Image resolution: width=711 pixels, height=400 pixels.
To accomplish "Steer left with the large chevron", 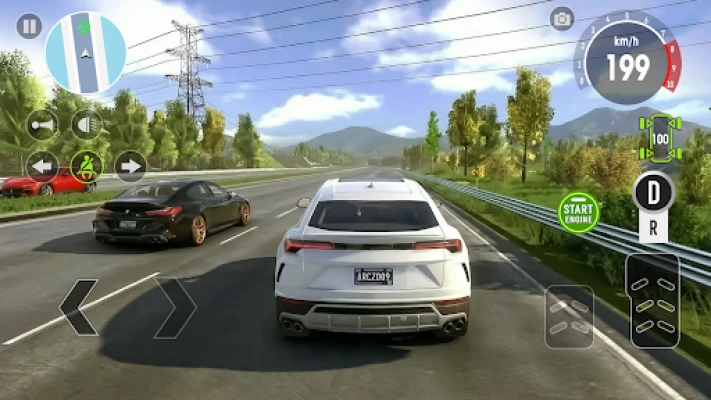I will 79,307.
